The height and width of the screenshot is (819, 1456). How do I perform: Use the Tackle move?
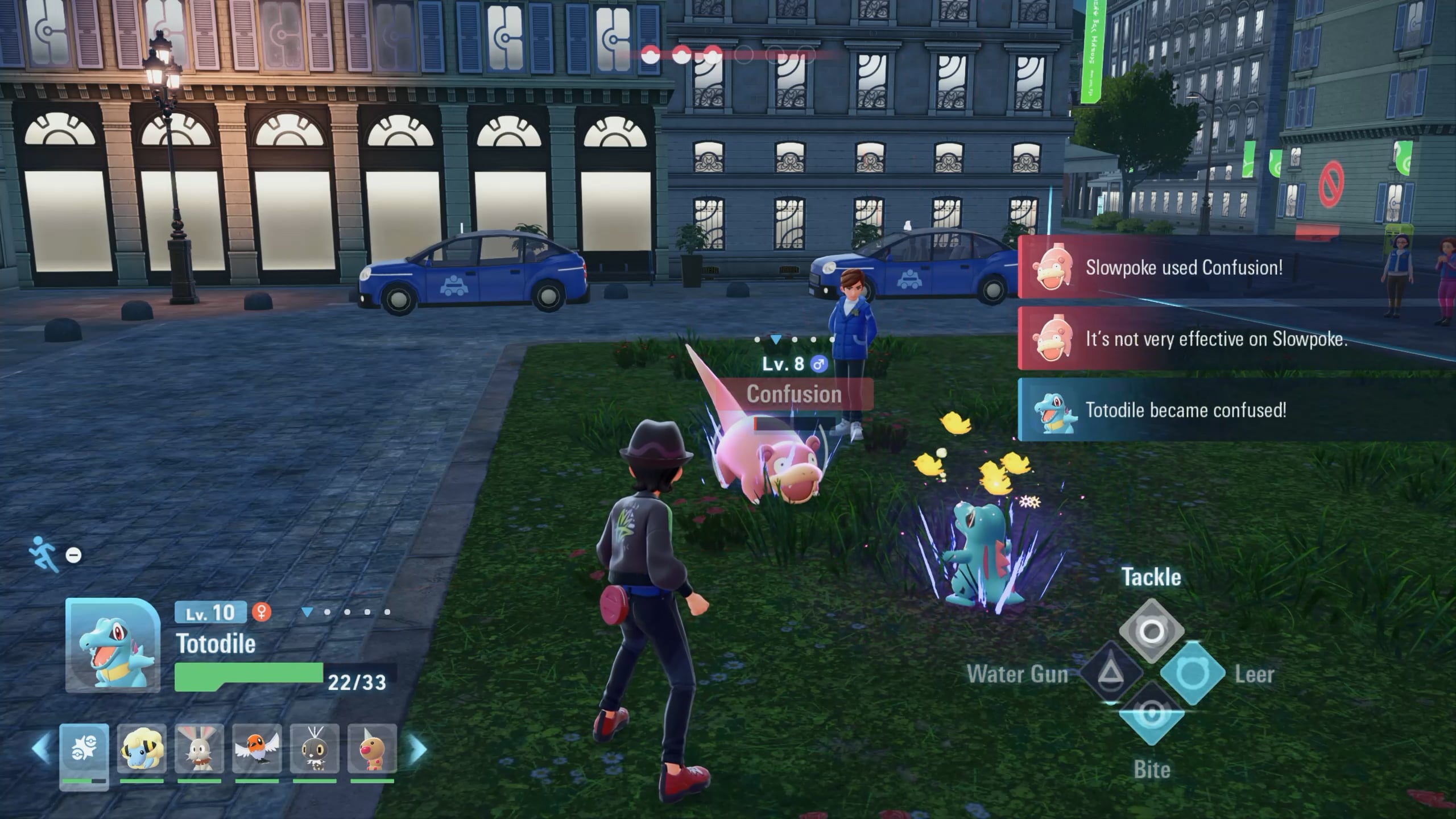point(1151,631)
